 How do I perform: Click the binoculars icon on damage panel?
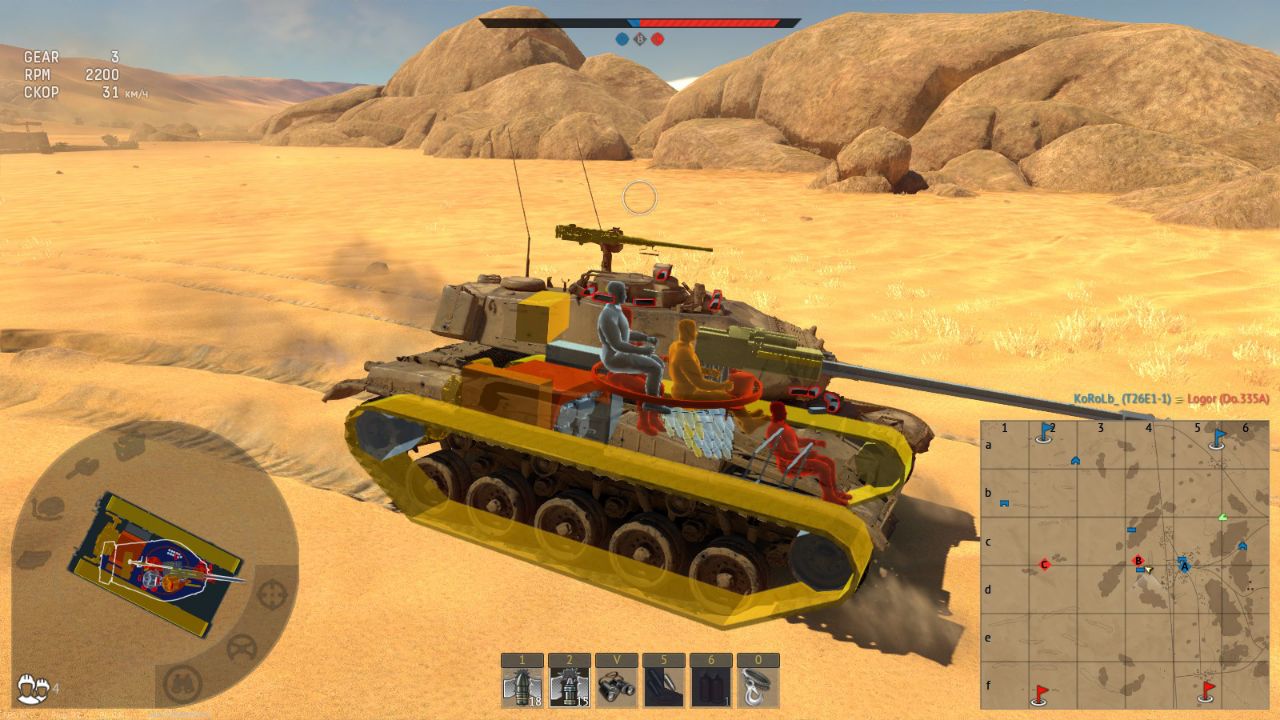click(183, 684)
